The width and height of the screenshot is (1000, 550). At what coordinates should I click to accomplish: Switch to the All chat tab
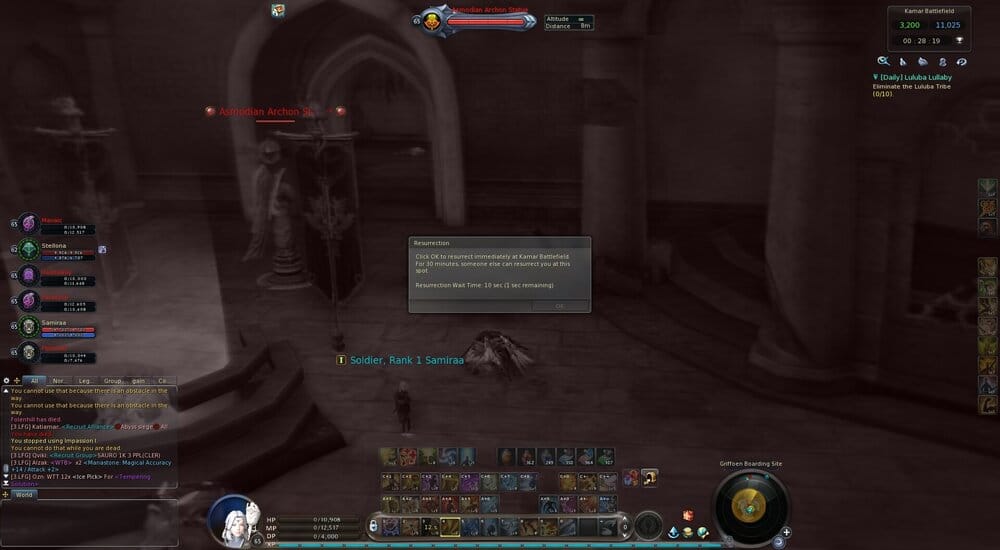34,380
